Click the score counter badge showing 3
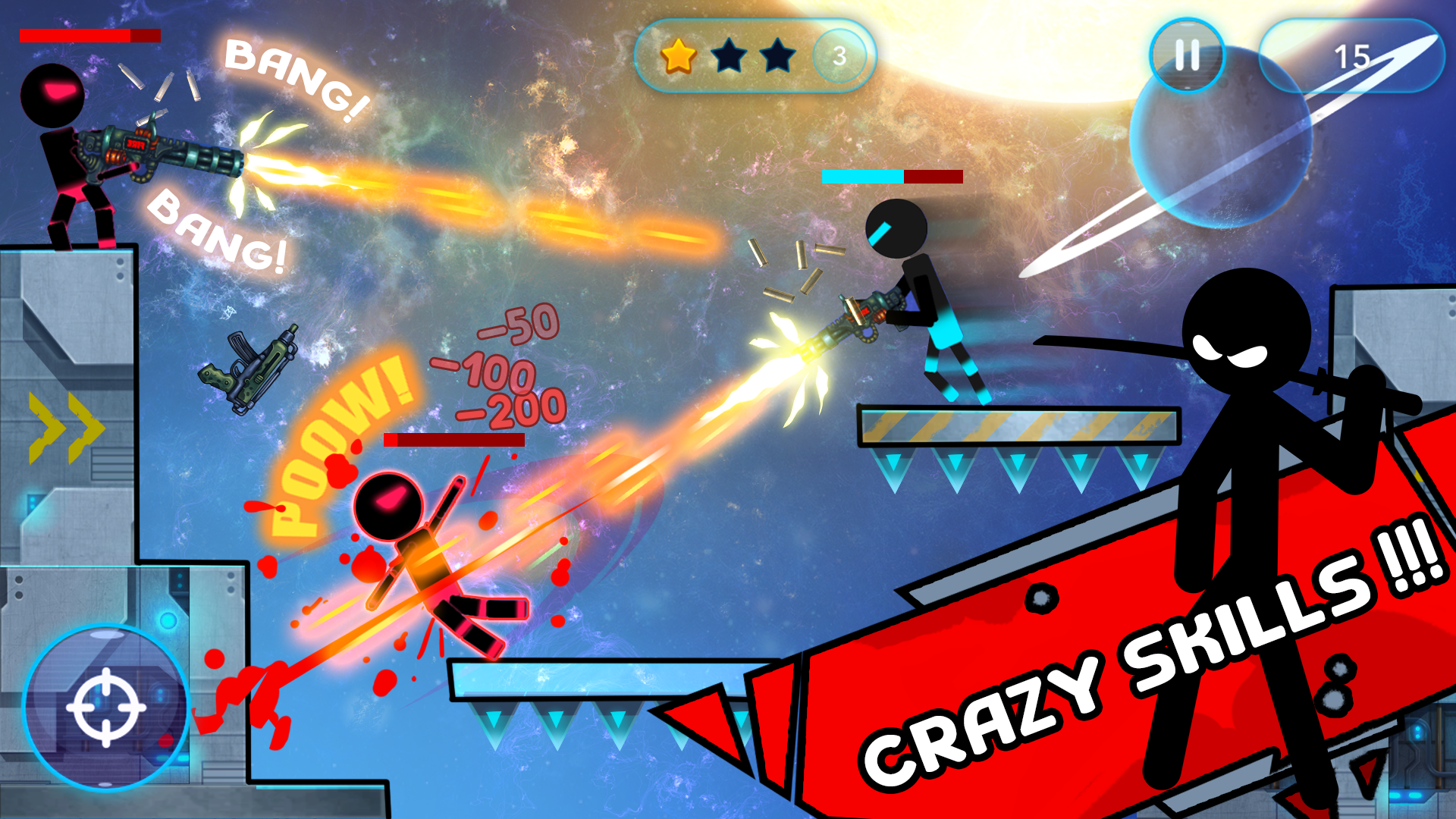 point(838,53)
